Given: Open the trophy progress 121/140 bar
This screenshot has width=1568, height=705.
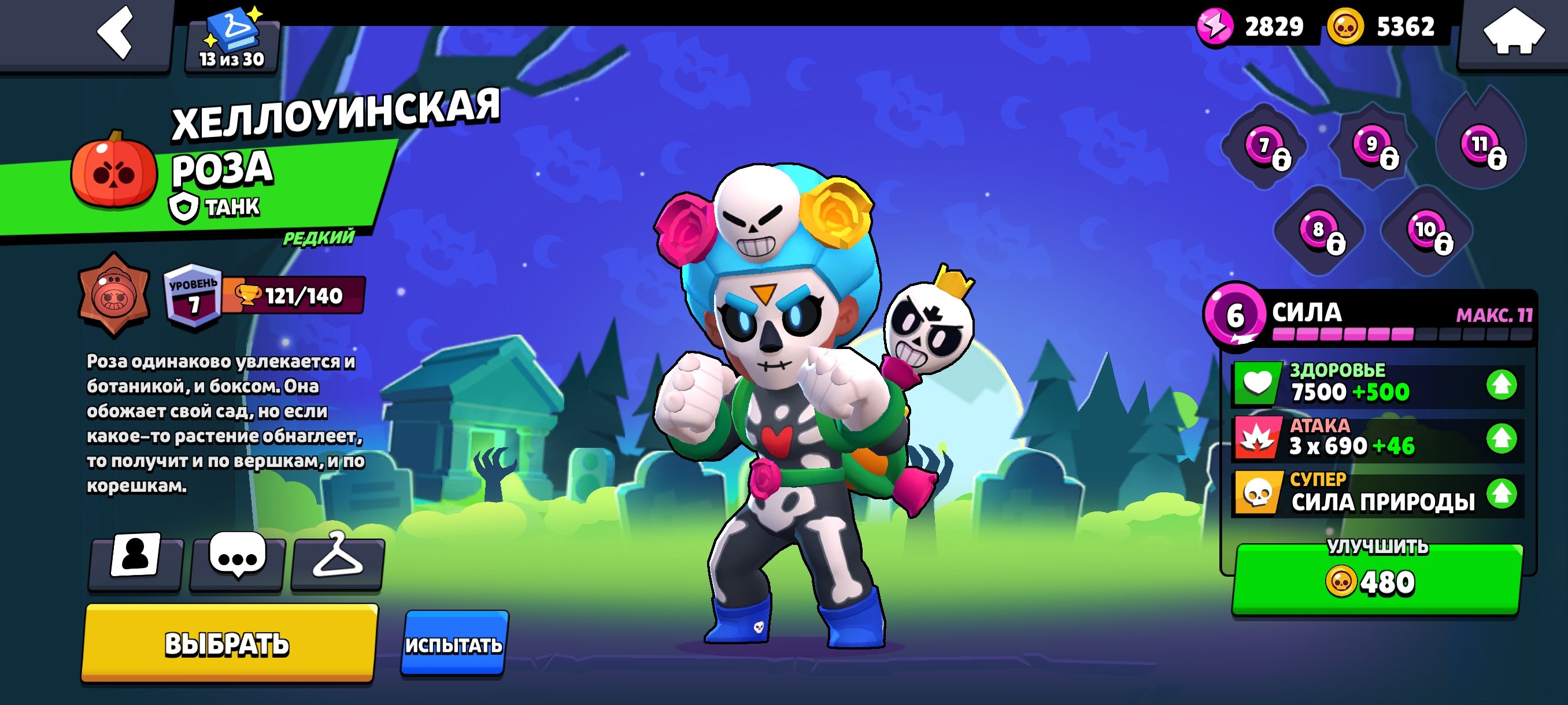Looking at the screenshot, I should click(295, 296).
